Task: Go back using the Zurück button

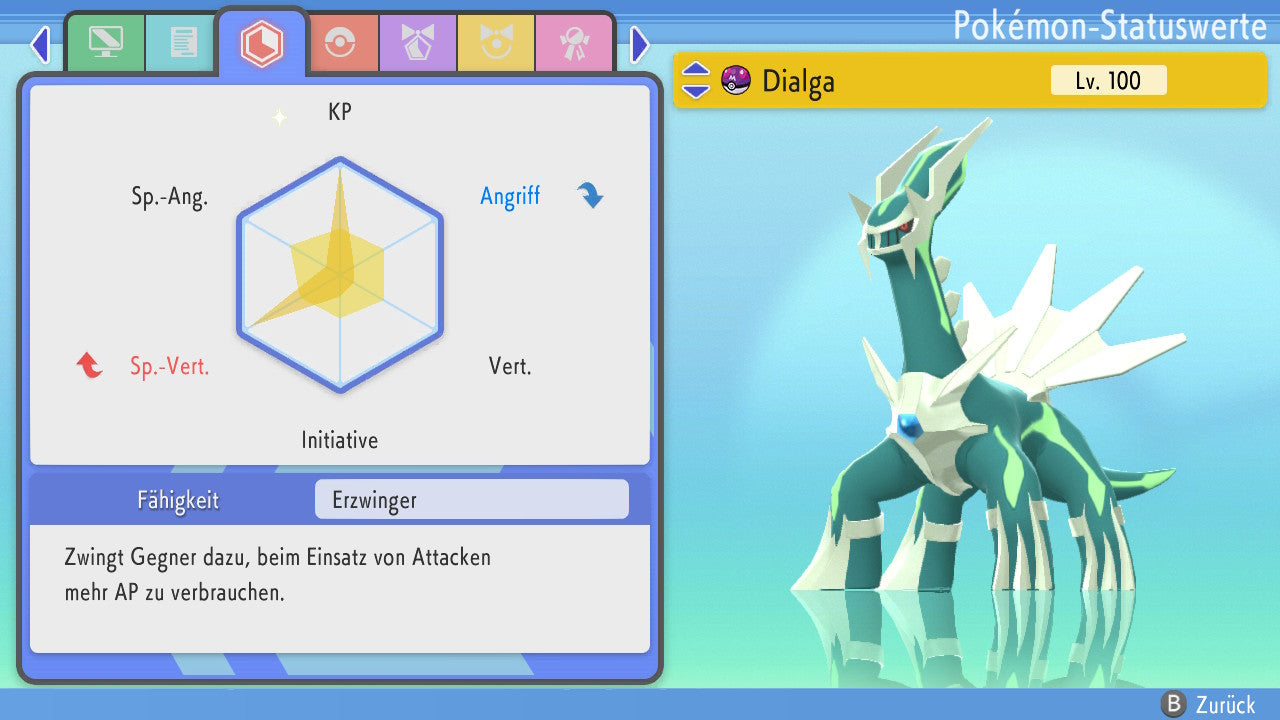Action: point(1208,705)
